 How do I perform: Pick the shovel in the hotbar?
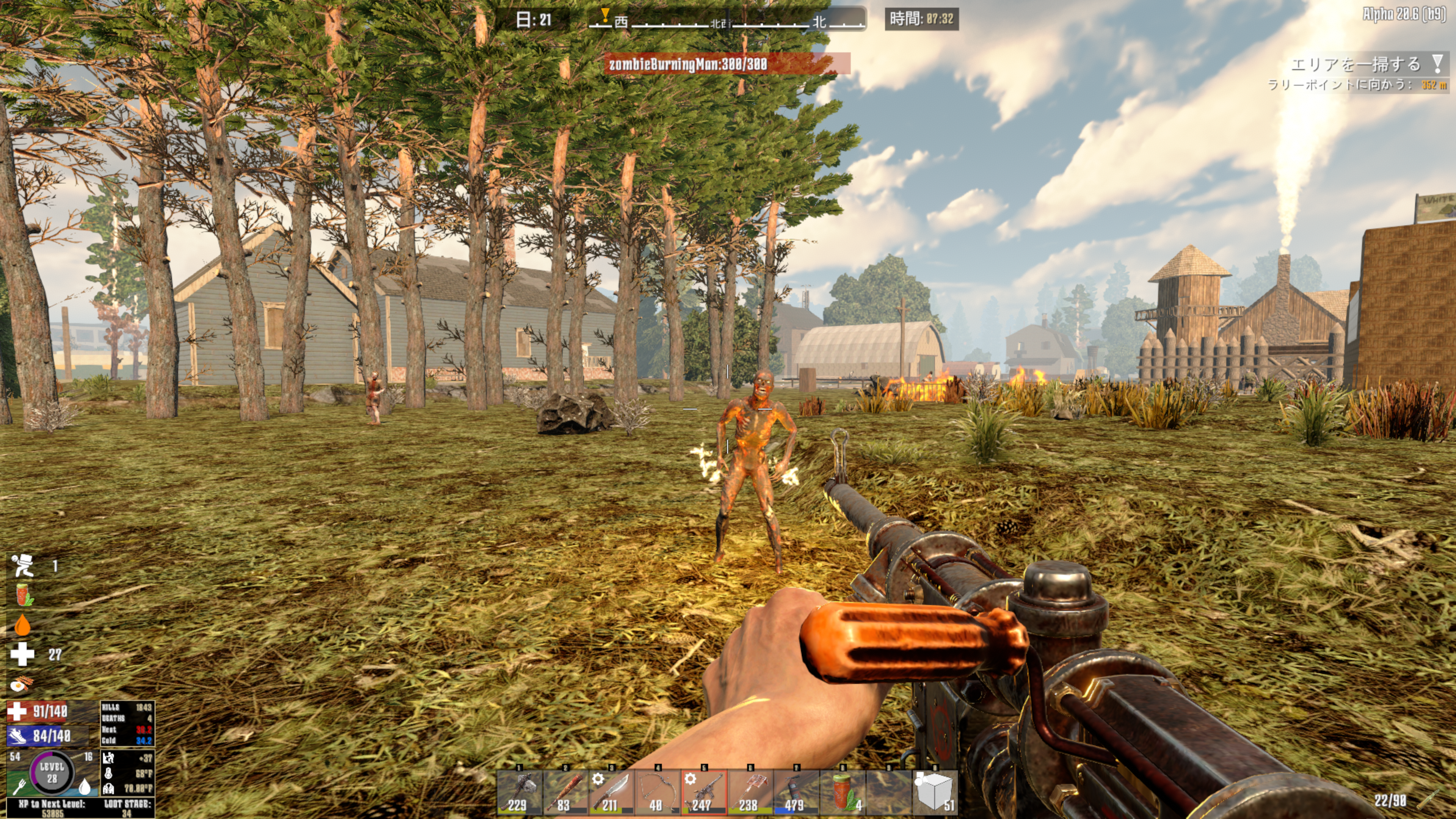click(x=750, y=792)
